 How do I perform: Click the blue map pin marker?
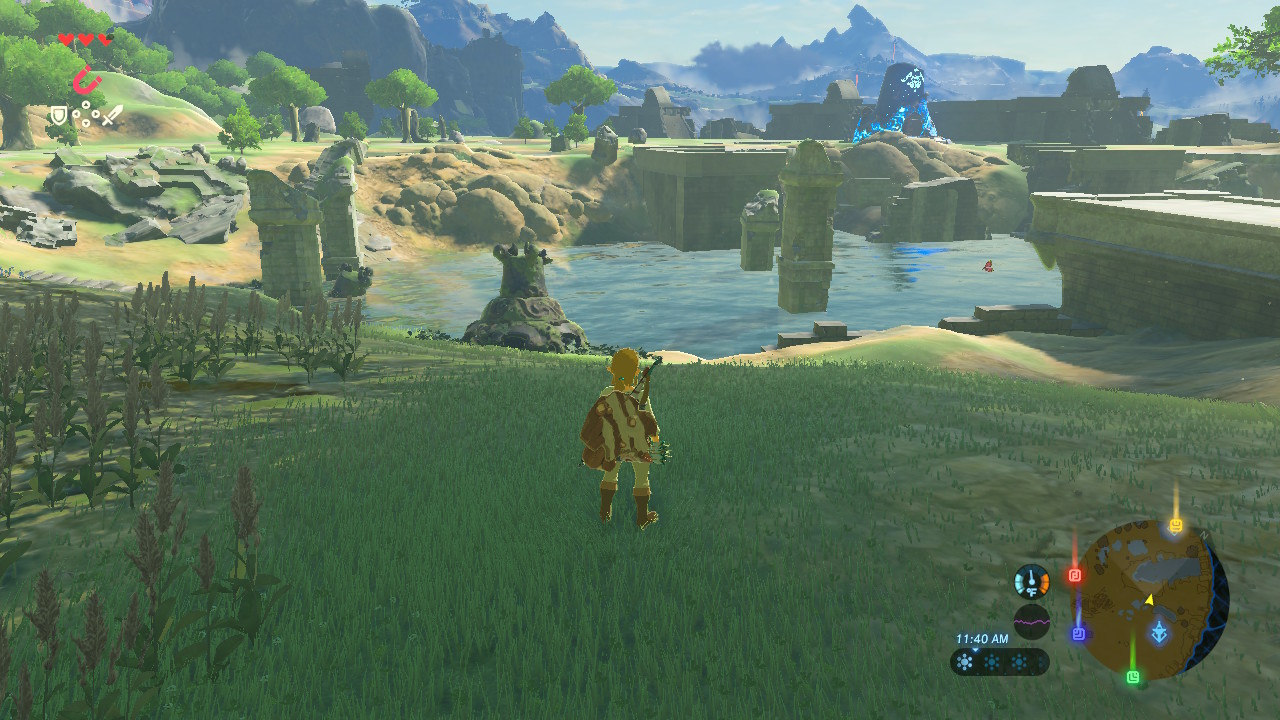[x=1079, y=633]
